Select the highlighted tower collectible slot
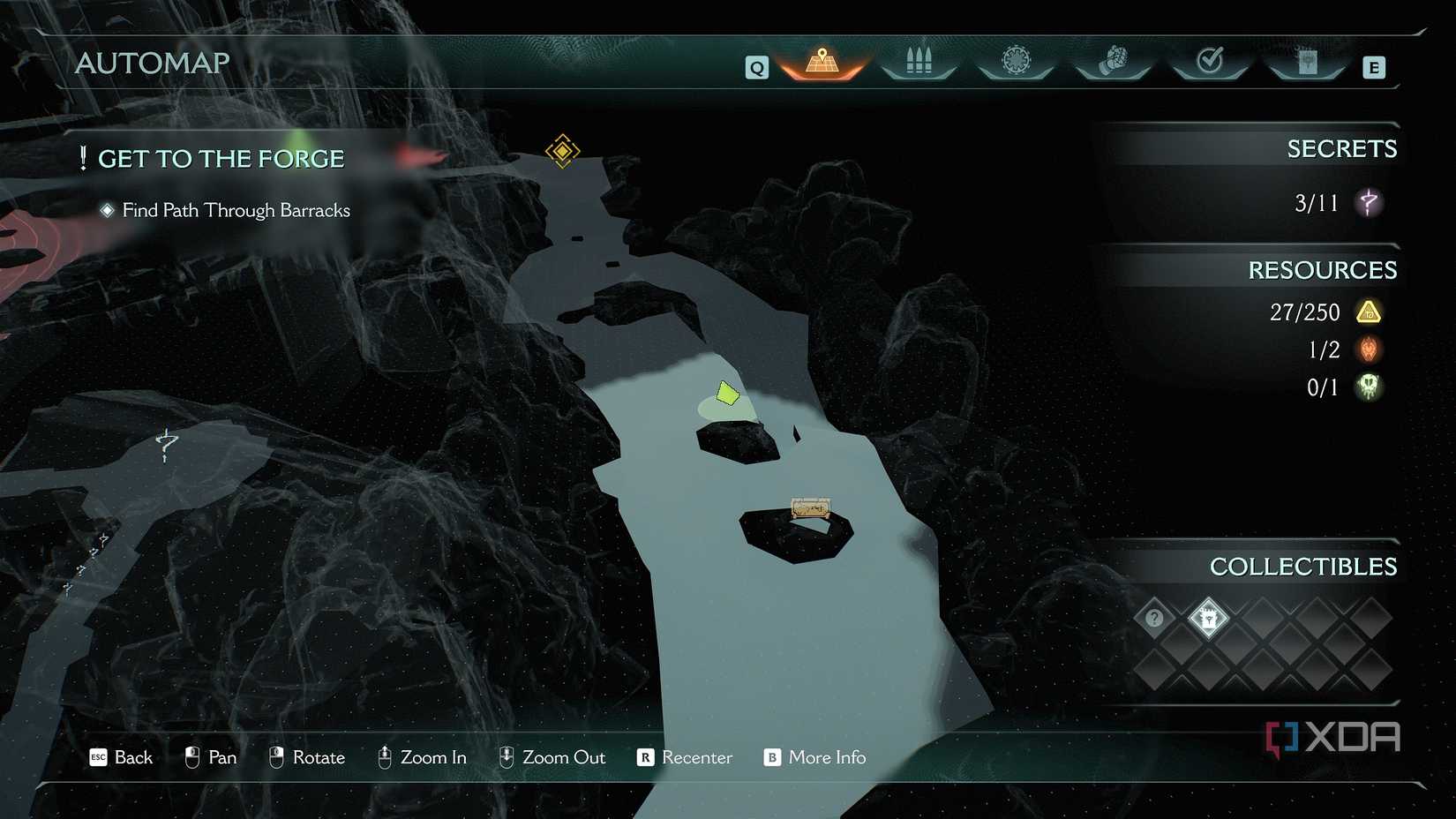1456x819 pixels. [1208, 618]
